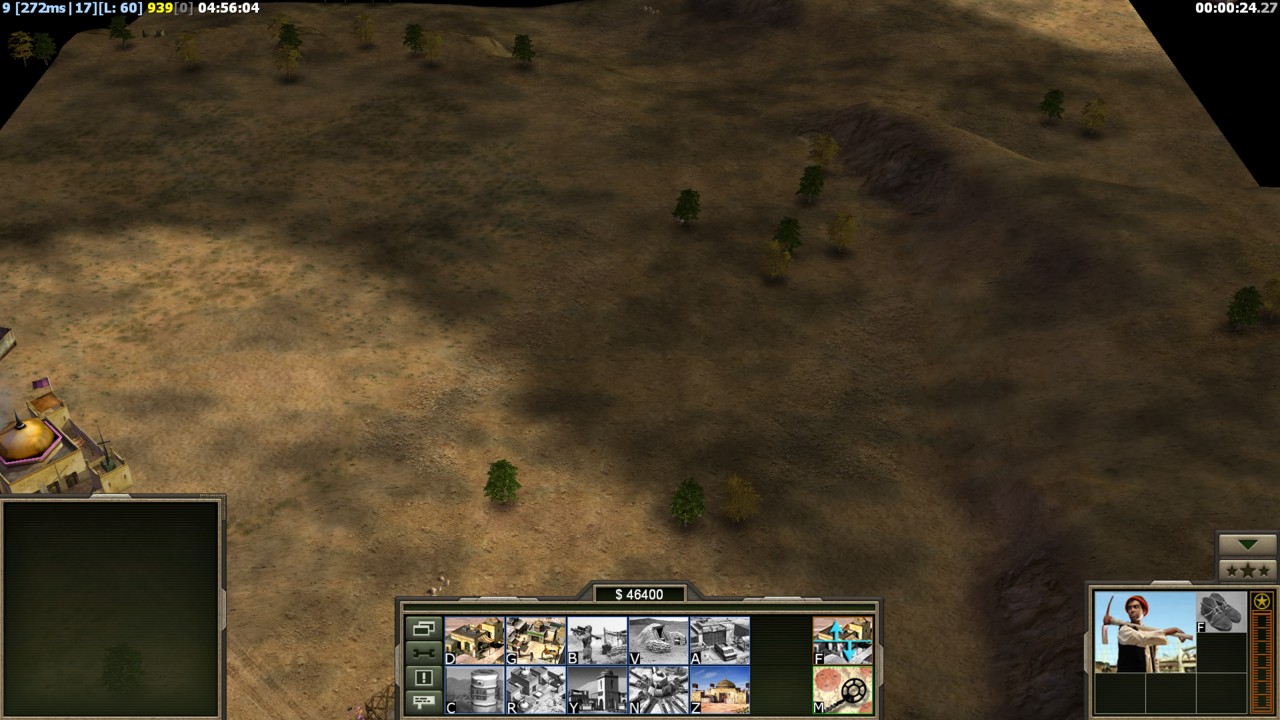Activate the mine detector command
The image size is (1280, 720).
[x=842, y=690]
